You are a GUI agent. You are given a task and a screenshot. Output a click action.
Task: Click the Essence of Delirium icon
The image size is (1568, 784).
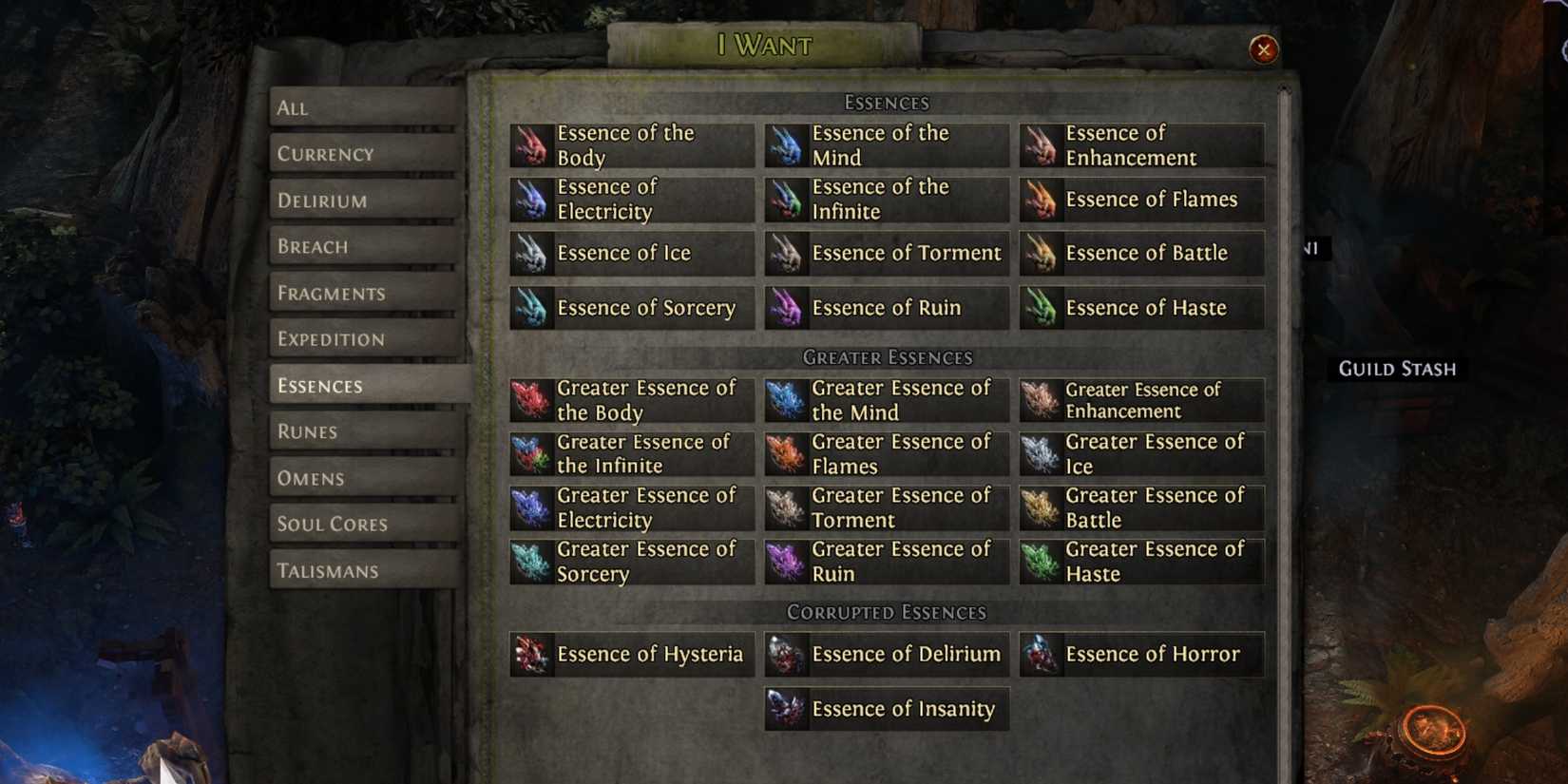(x=787, y=654)
